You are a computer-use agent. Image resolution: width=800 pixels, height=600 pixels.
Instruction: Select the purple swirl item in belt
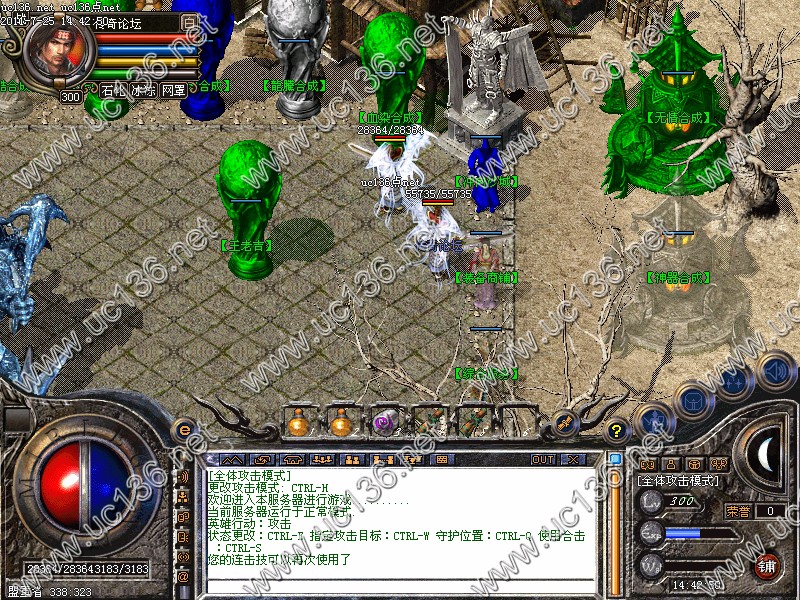(x=385, y=423)
